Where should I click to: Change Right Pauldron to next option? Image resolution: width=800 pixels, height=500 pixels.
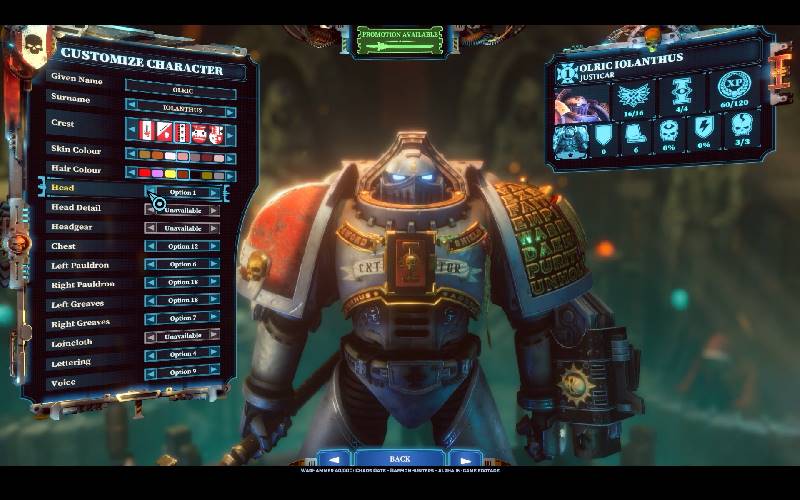pyautogui.click(x=214, y=283)
